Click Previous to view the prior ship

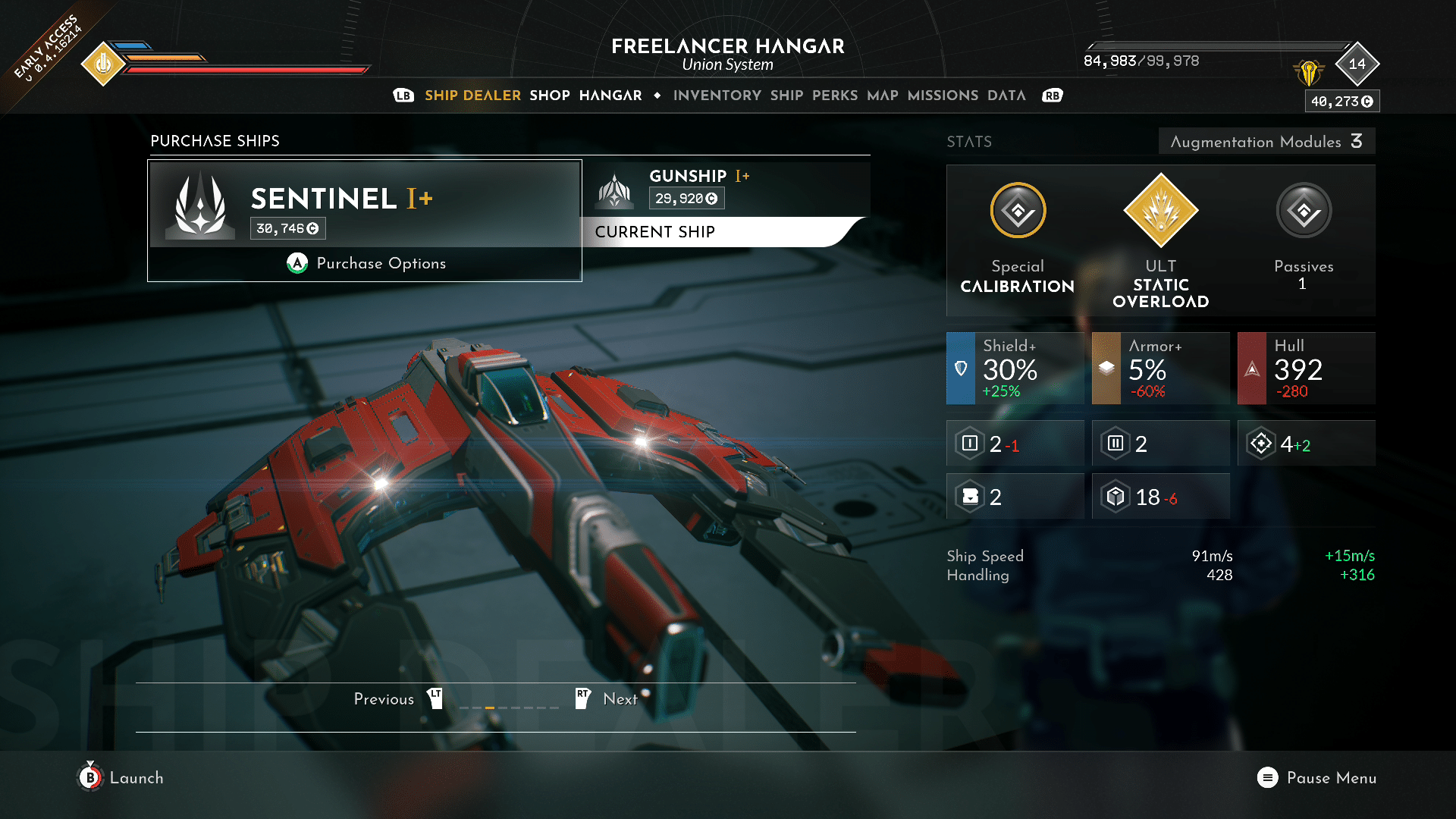[x=384, y=698]
